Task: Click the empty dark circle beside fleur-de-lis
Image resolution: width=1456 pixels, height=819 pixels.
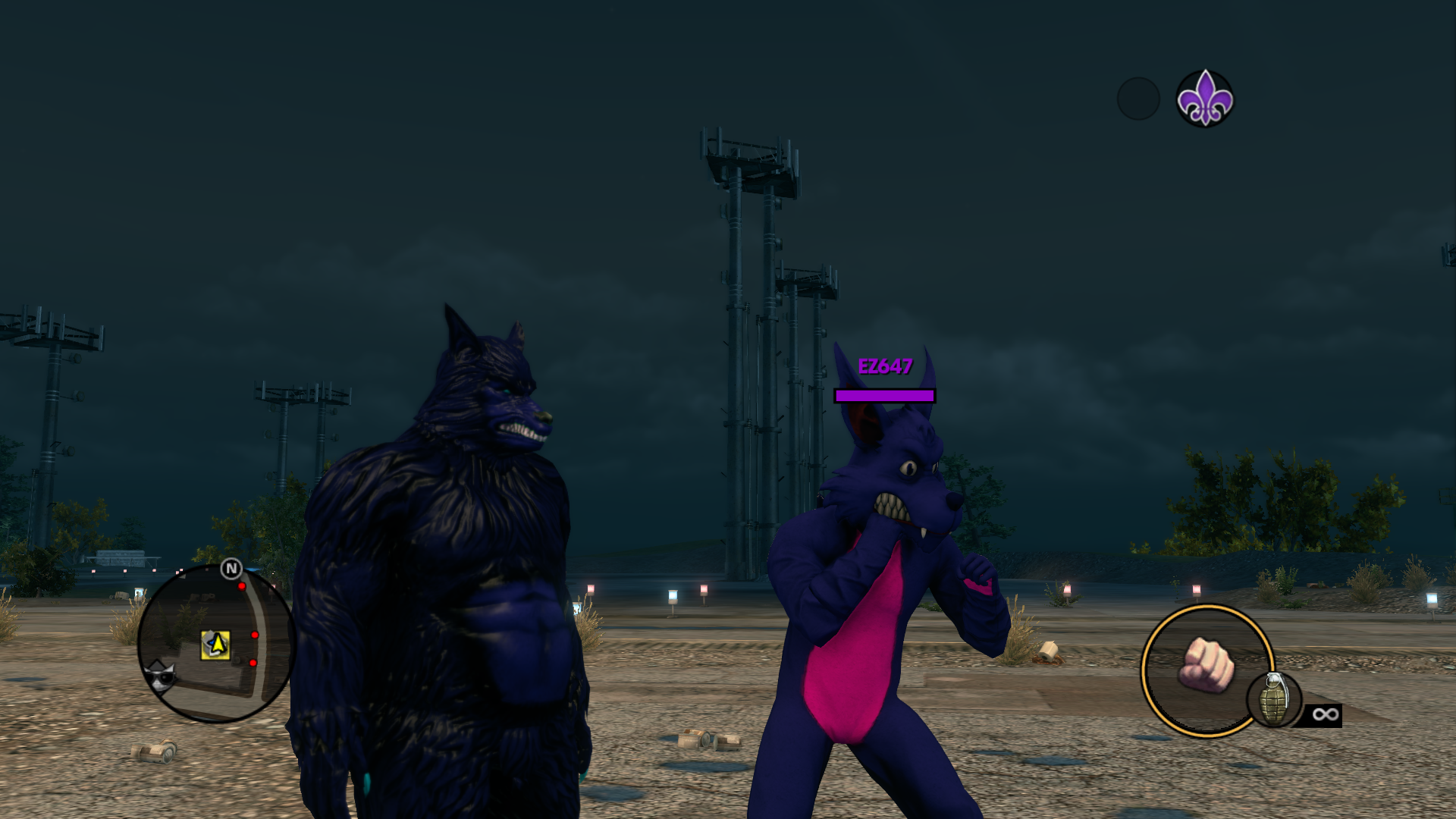Action: 1138,99
